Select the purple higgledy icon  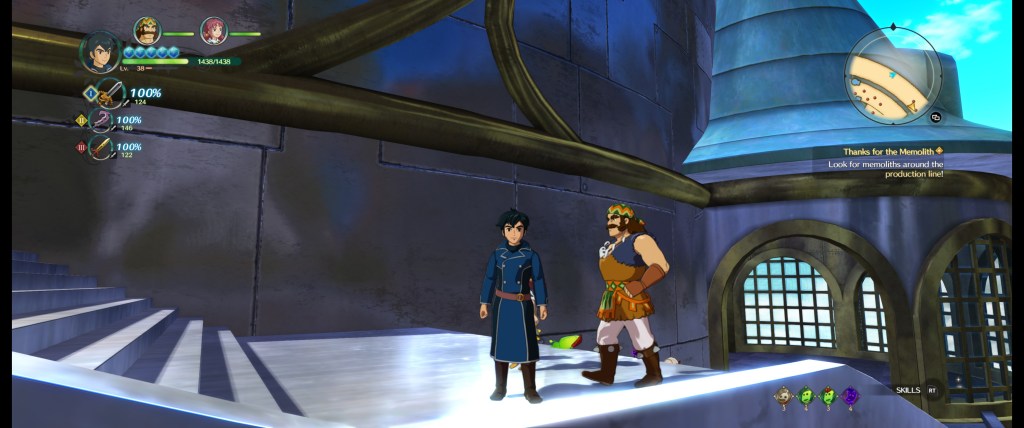tap(850, 396)
